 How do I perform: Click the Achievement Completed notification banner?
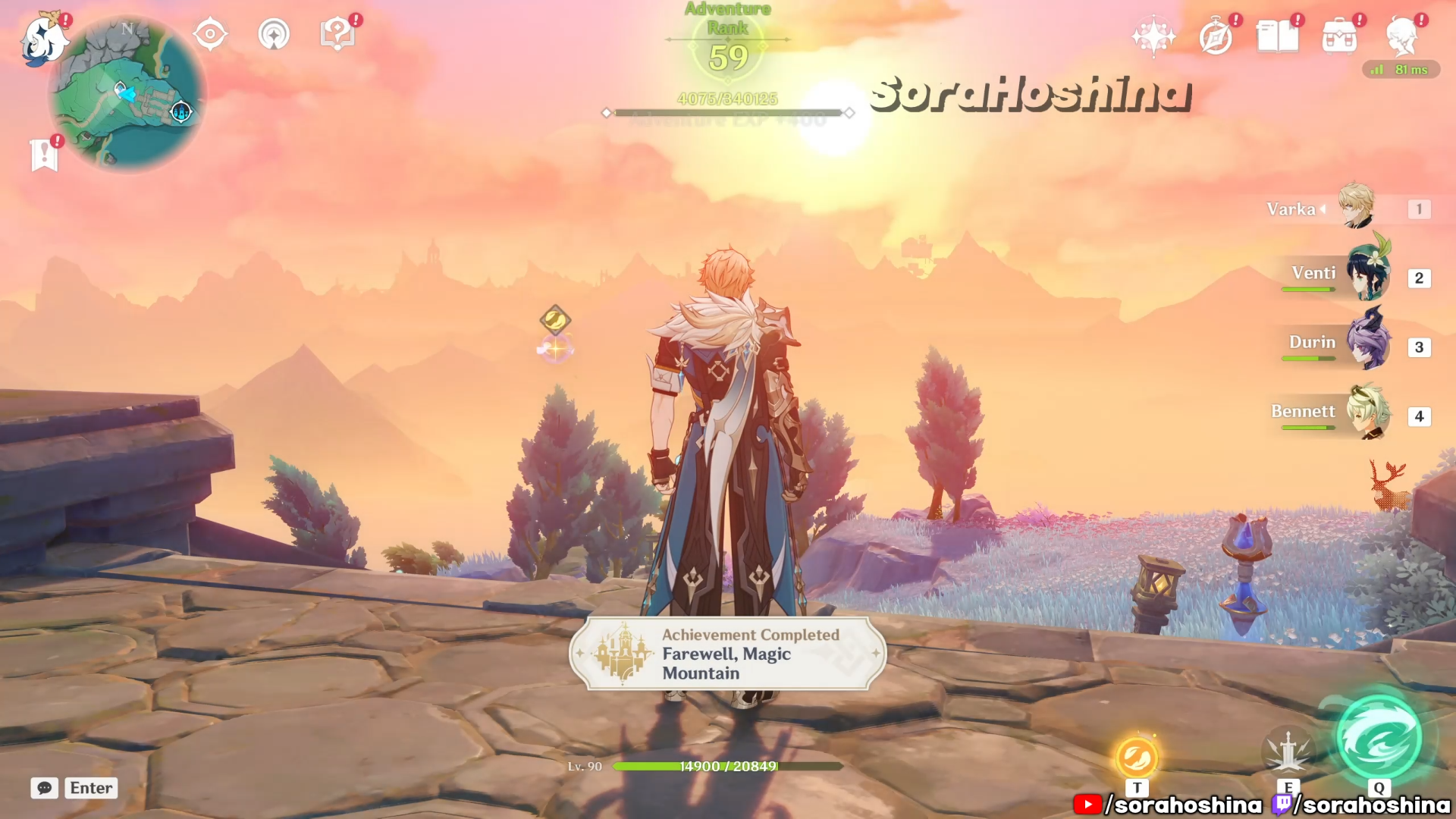727,654
